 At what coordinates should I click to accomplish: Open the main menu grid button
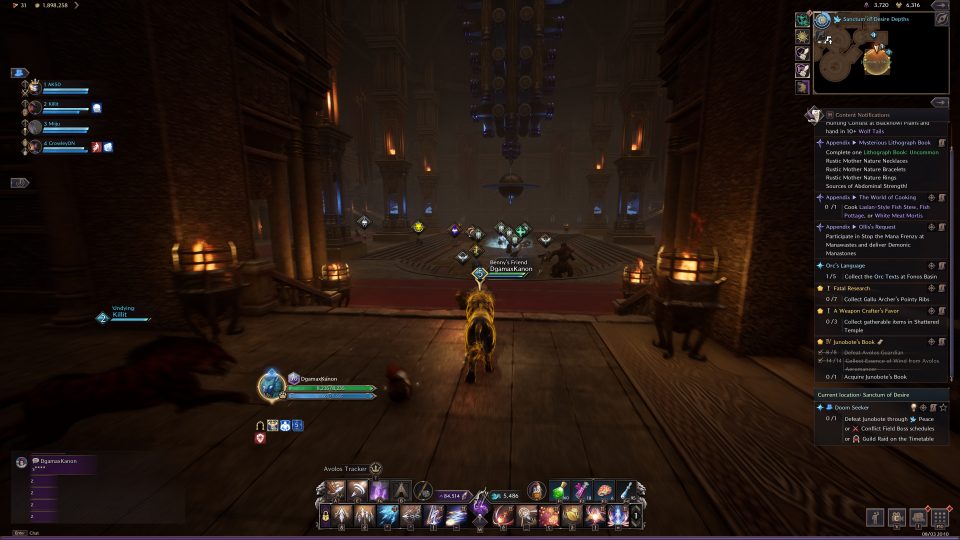[x=940, y=517]
